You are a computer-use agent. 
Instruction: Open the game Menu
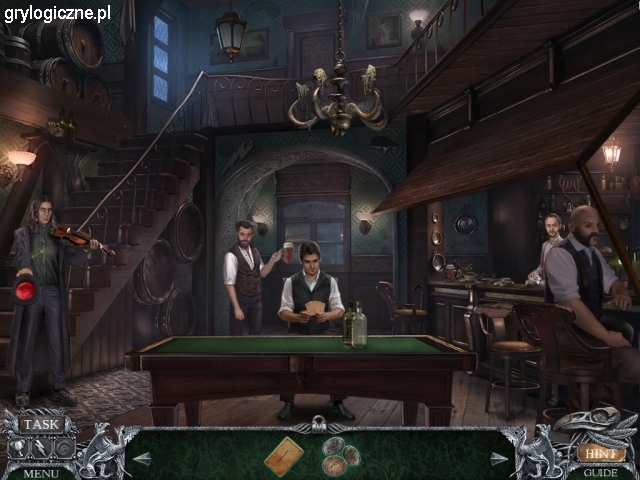pyautogui.click(x=41, y=472)
